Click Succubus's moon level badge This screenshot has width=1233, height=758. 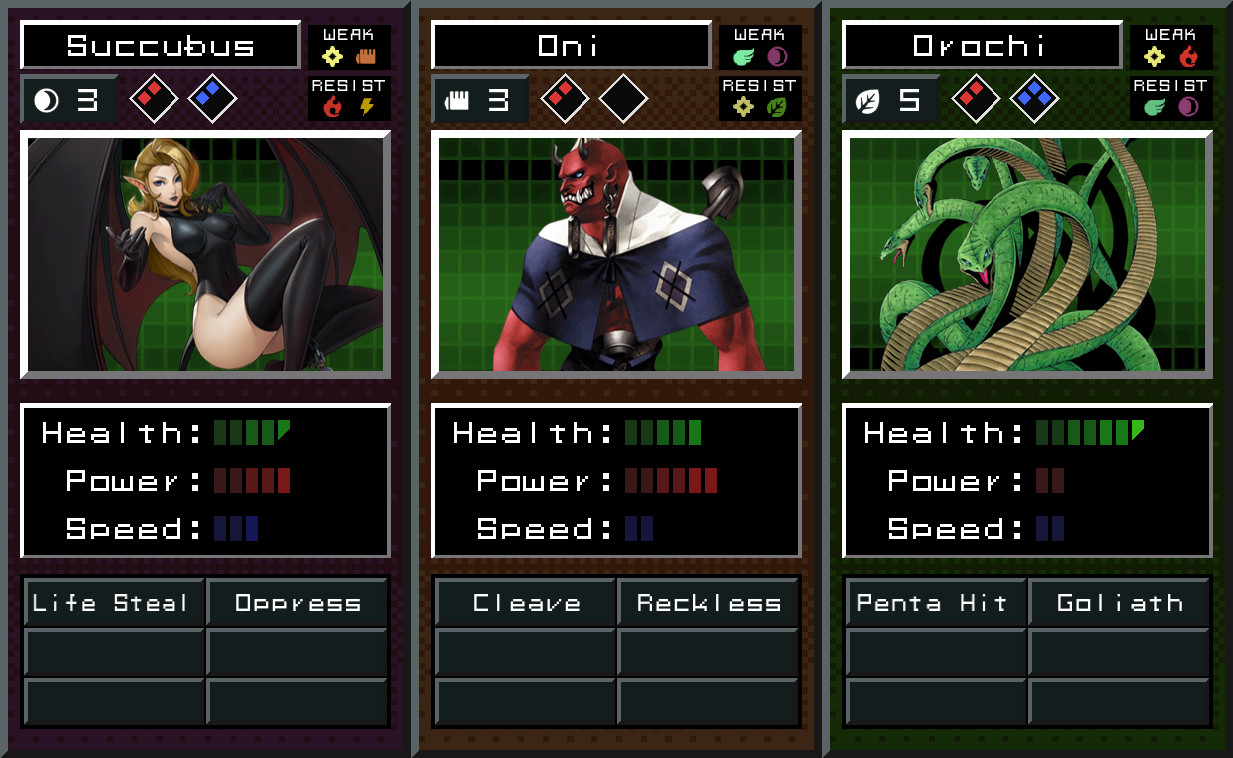pyautogui.click(x=68, y=99)
